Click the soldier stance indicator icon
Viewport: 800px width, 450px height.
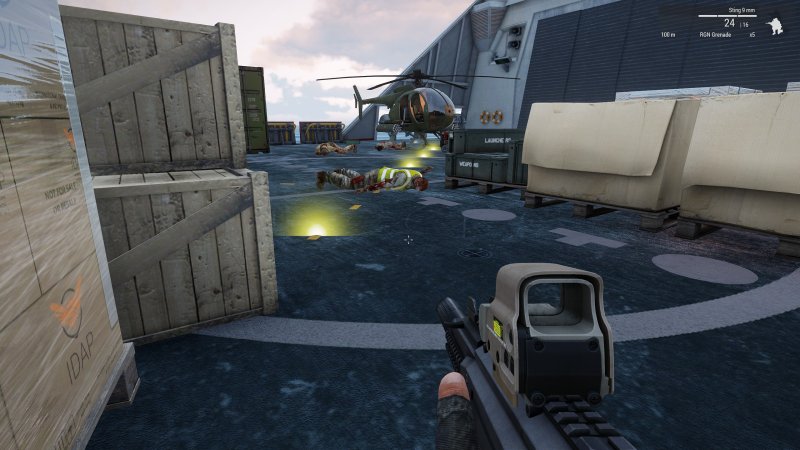coord(773,25)
